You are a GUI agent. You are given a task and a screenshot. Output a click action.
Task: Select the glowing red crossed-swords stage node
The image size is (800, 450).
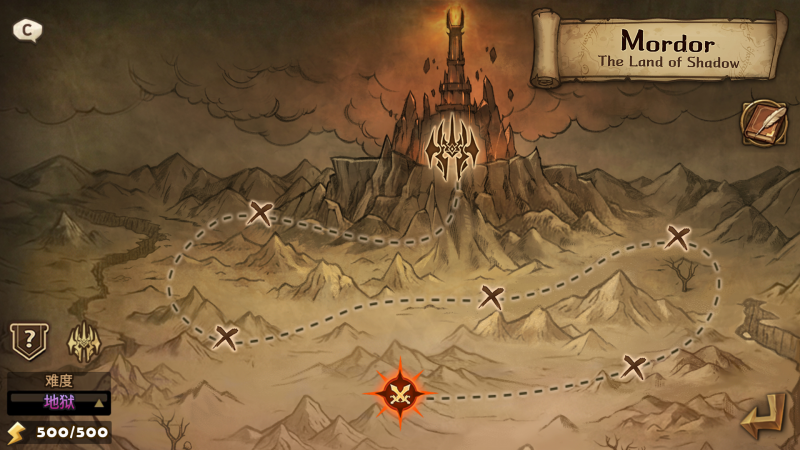[401, 393]
